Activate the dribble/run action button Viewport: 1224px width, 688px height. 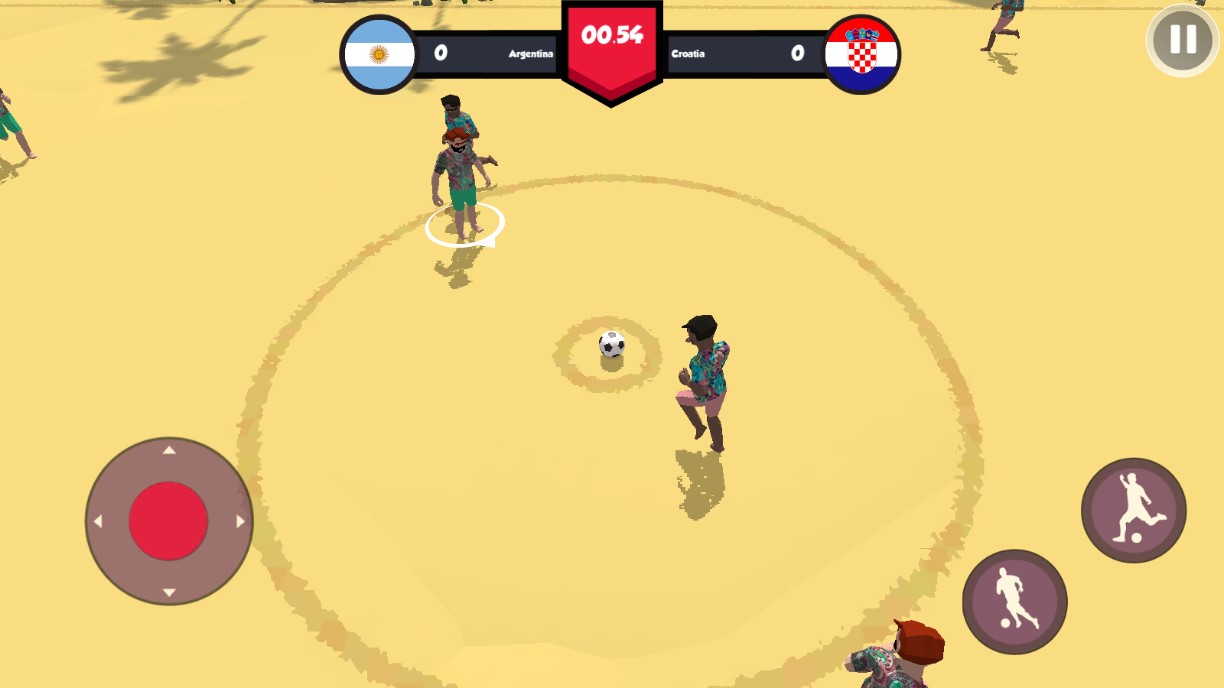point(1014,601)
